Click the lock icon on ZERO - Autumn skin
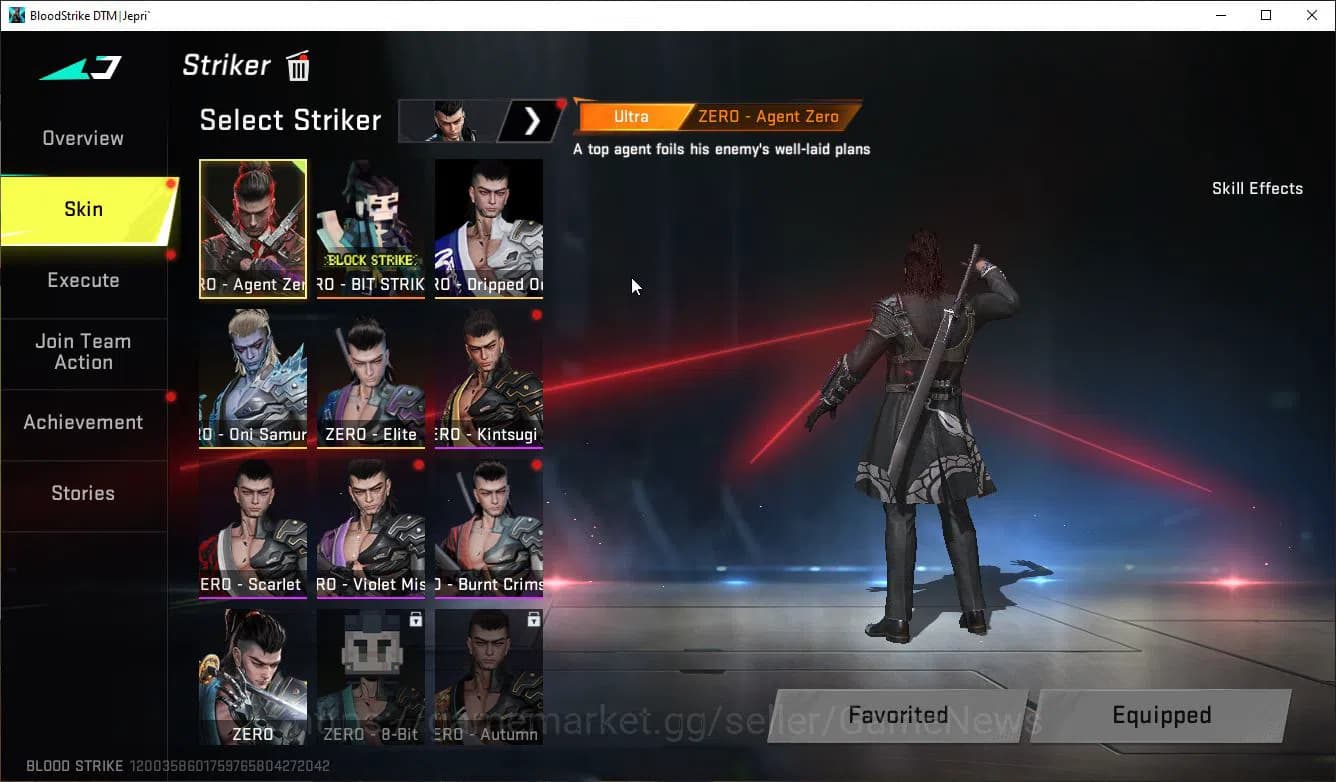 [532, 620]
